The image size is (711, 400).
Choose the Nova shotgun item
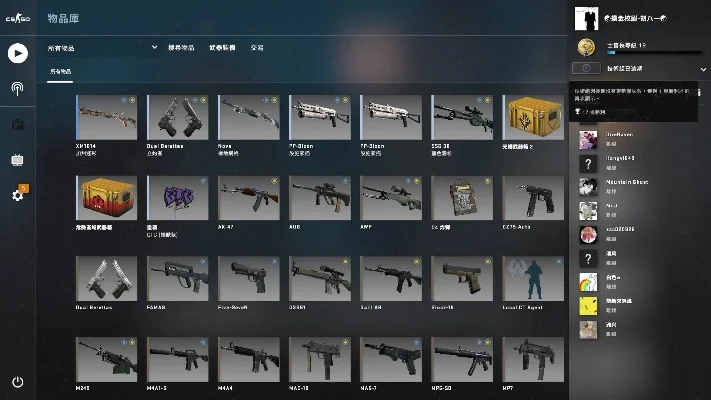[x=247, y=120]
